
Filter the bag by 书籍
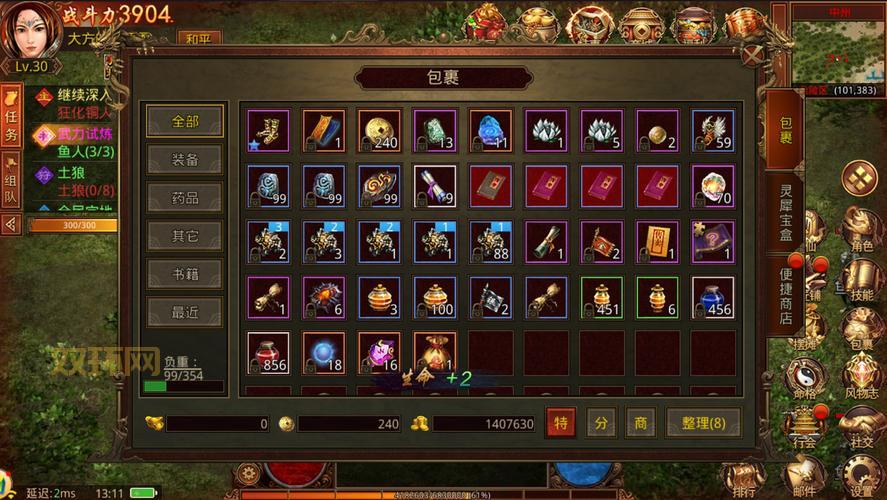click(185, 274)
